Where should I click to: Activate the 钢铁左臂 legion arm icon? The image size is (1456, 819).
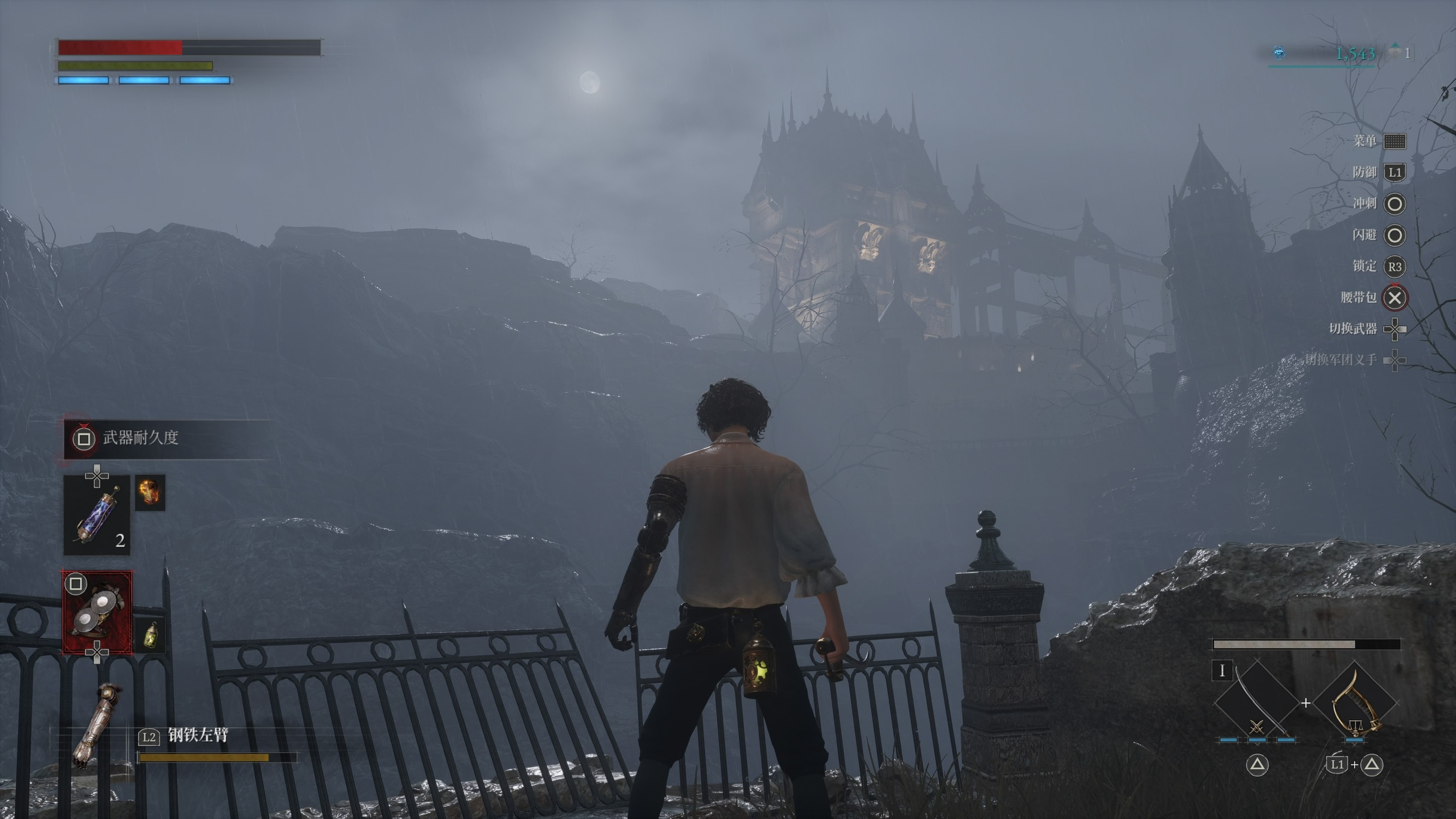[x=96, y=726]
